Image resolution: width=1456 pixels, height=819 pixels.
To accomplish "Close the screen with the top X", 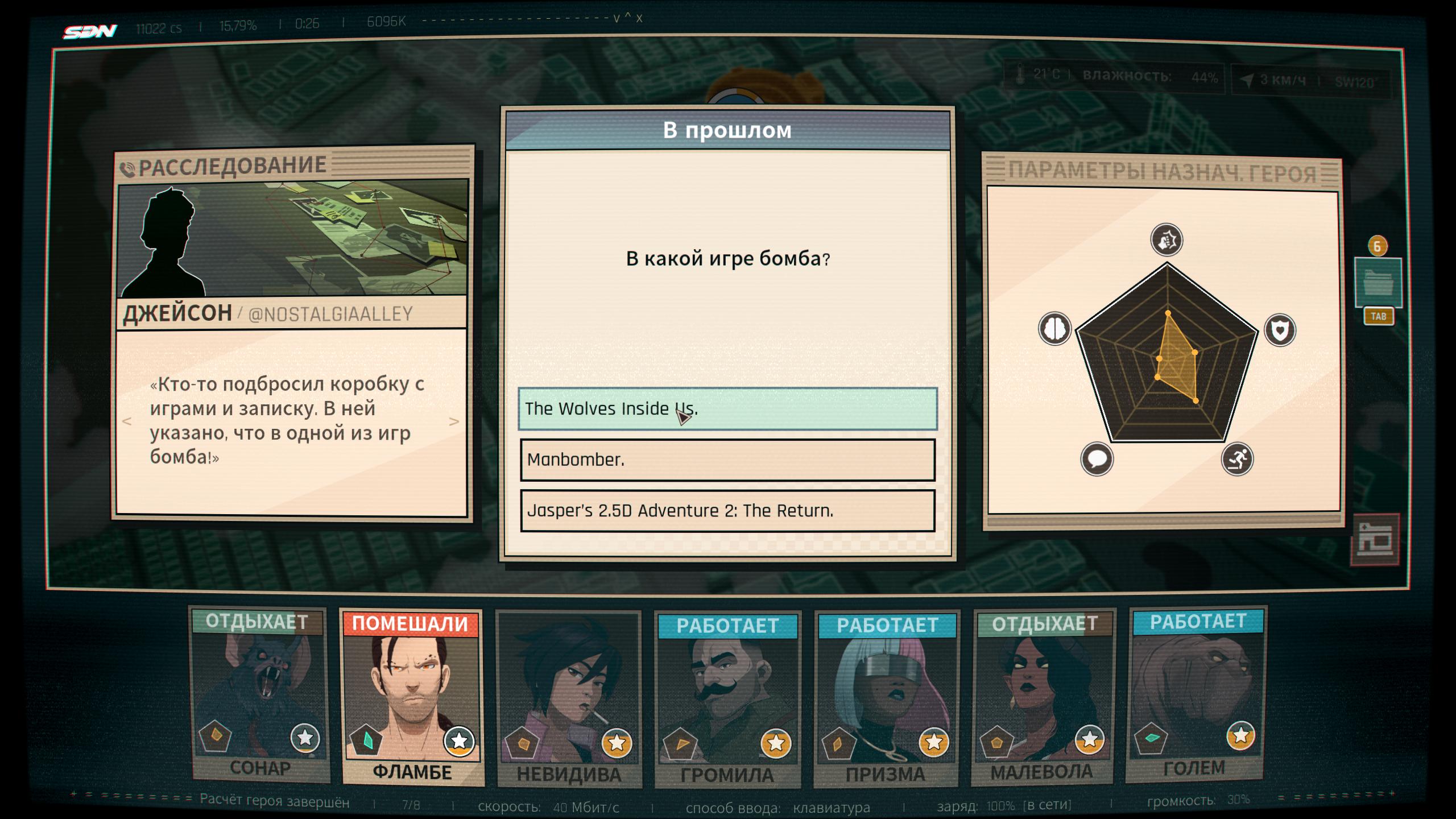I will tap(639, 18).
